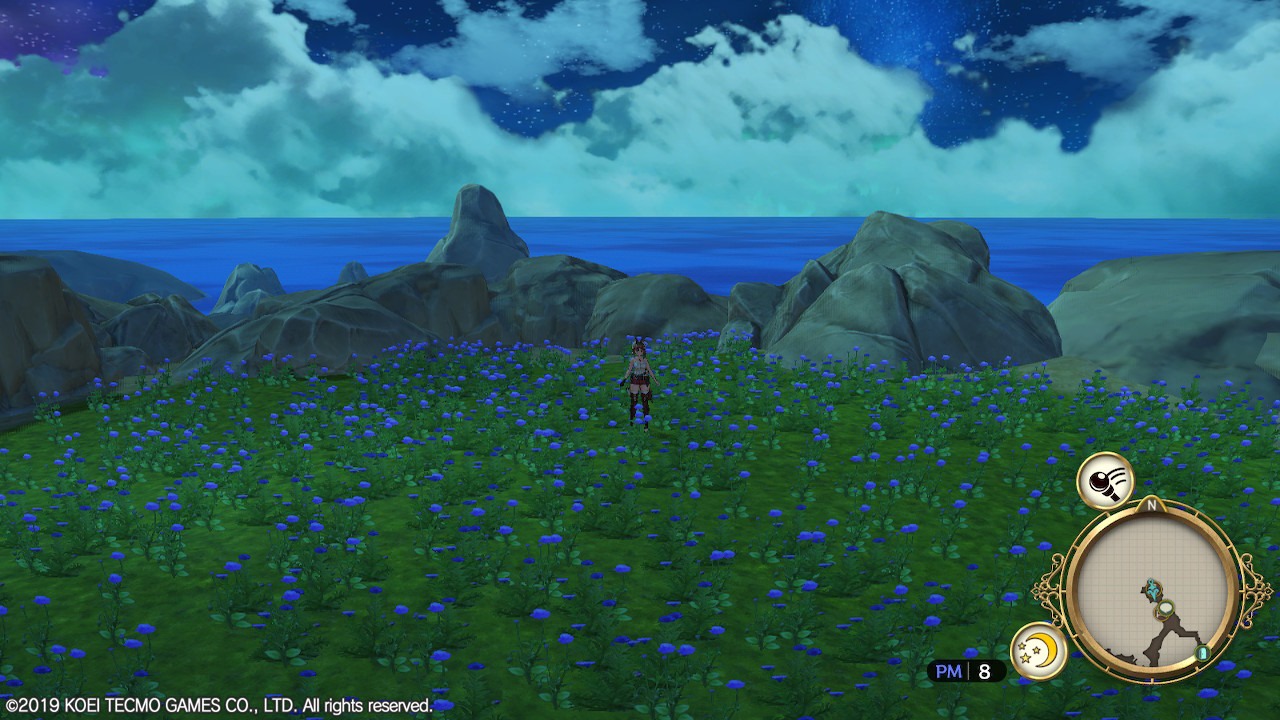This screenshot has width=1280, height=720.
Task: Select the speech bubble marker on minimap
Action: pyautogui.click(x=1165, y=607)
